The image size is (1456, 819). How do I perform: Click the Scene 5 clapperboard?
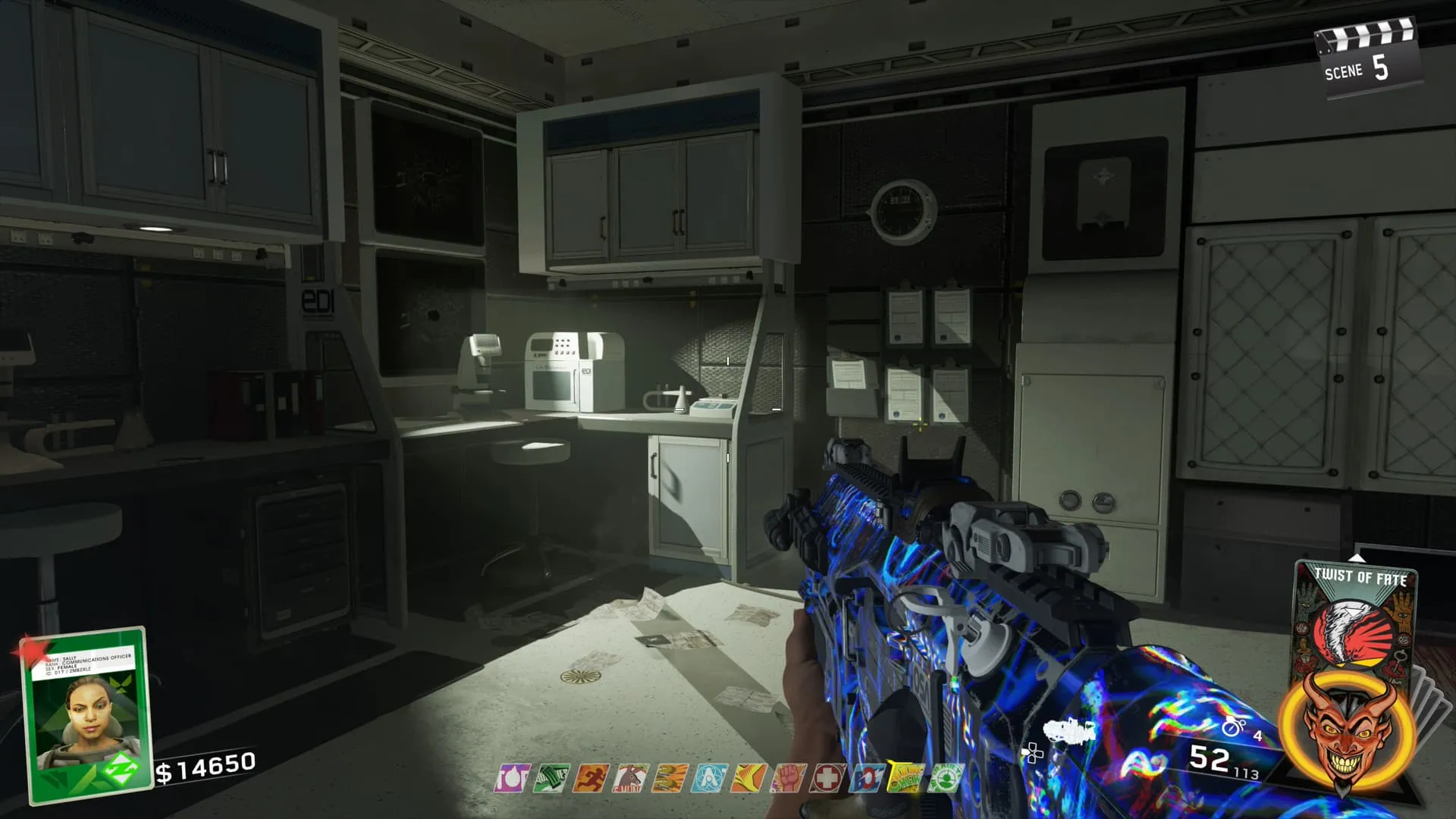coord(1365,62)
